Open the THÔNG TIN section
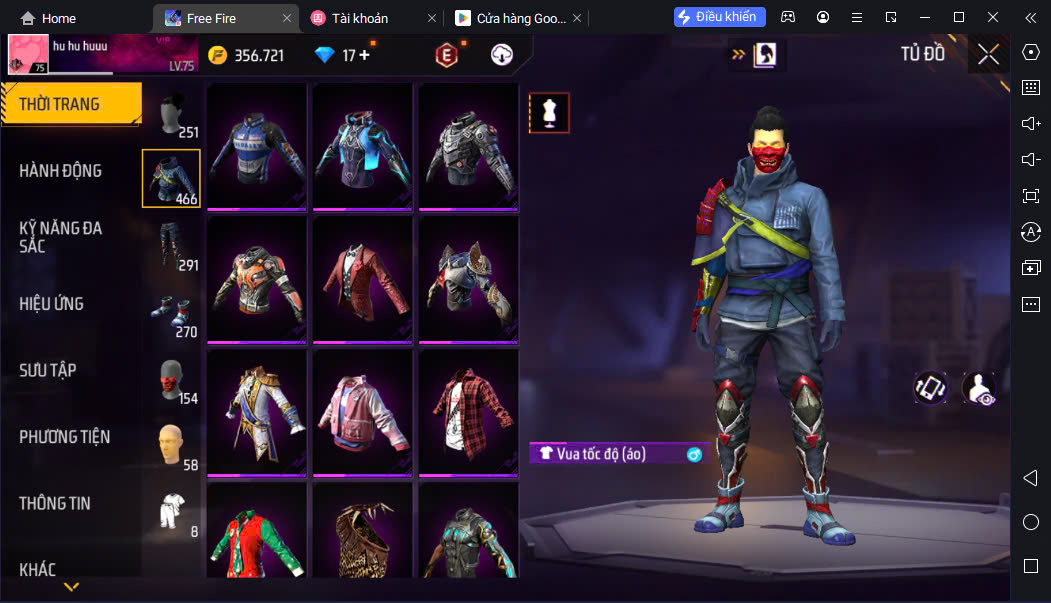The width and height of the screenshot is (1051, 603). pos(55,503)
